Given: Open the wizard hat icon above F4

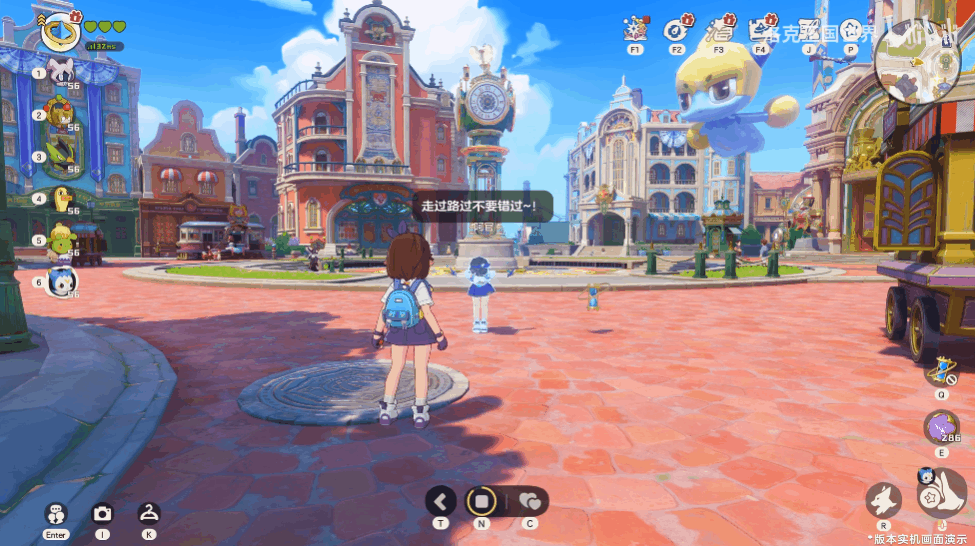Looking at the screenshot, I should click(x=760, y=29).
